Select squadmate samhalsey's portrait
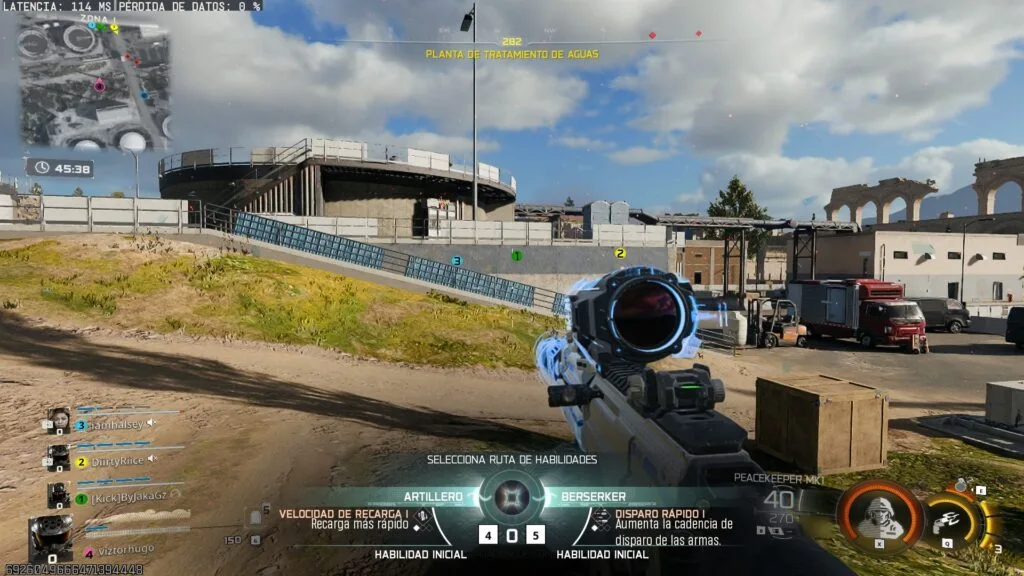Viewport: 1024px width, 576px height. click(59, 422)
